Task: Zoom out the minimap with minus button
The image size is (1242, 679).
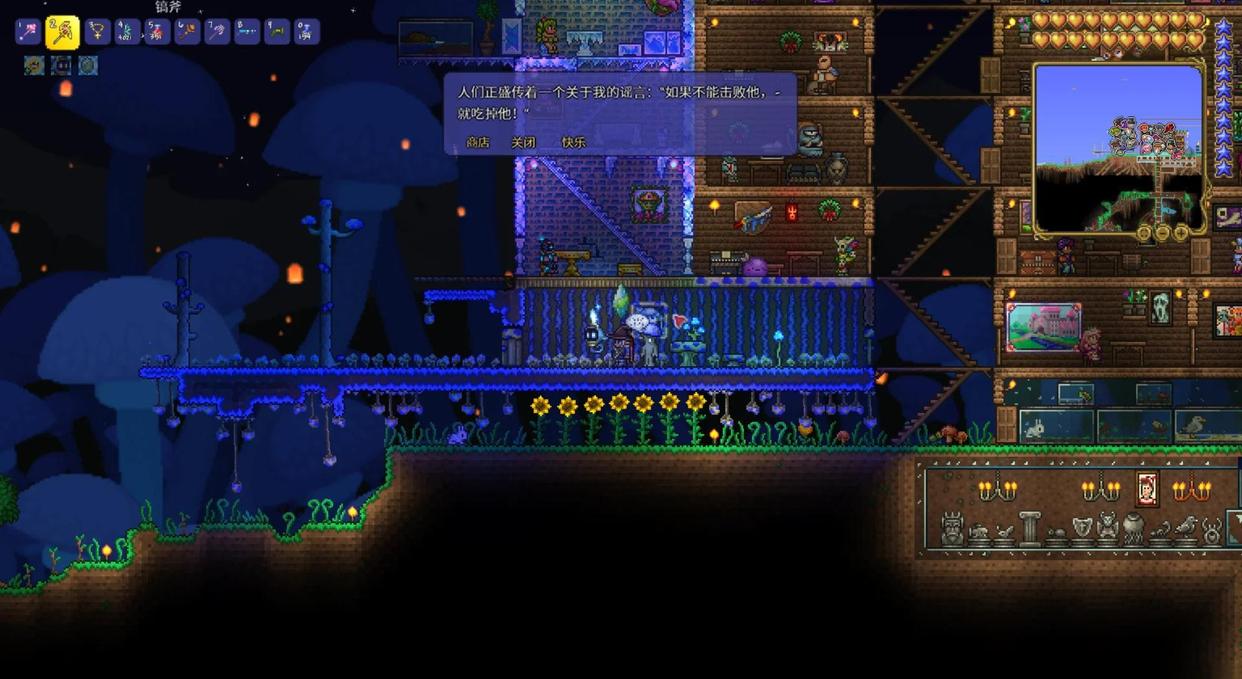Action: (x=1164, y=233)
